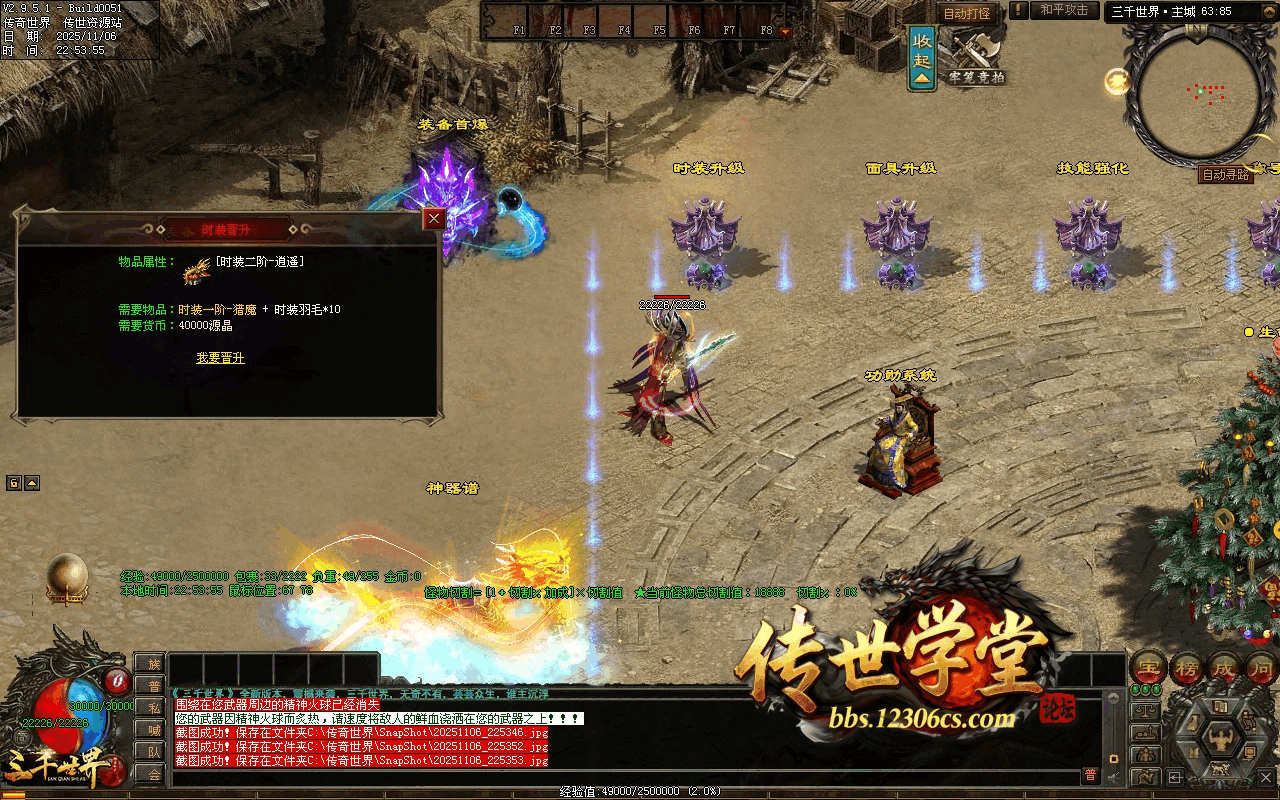Click the 问 help round button
This screenshot has height=800, width=1280.
click(1262, 668)
